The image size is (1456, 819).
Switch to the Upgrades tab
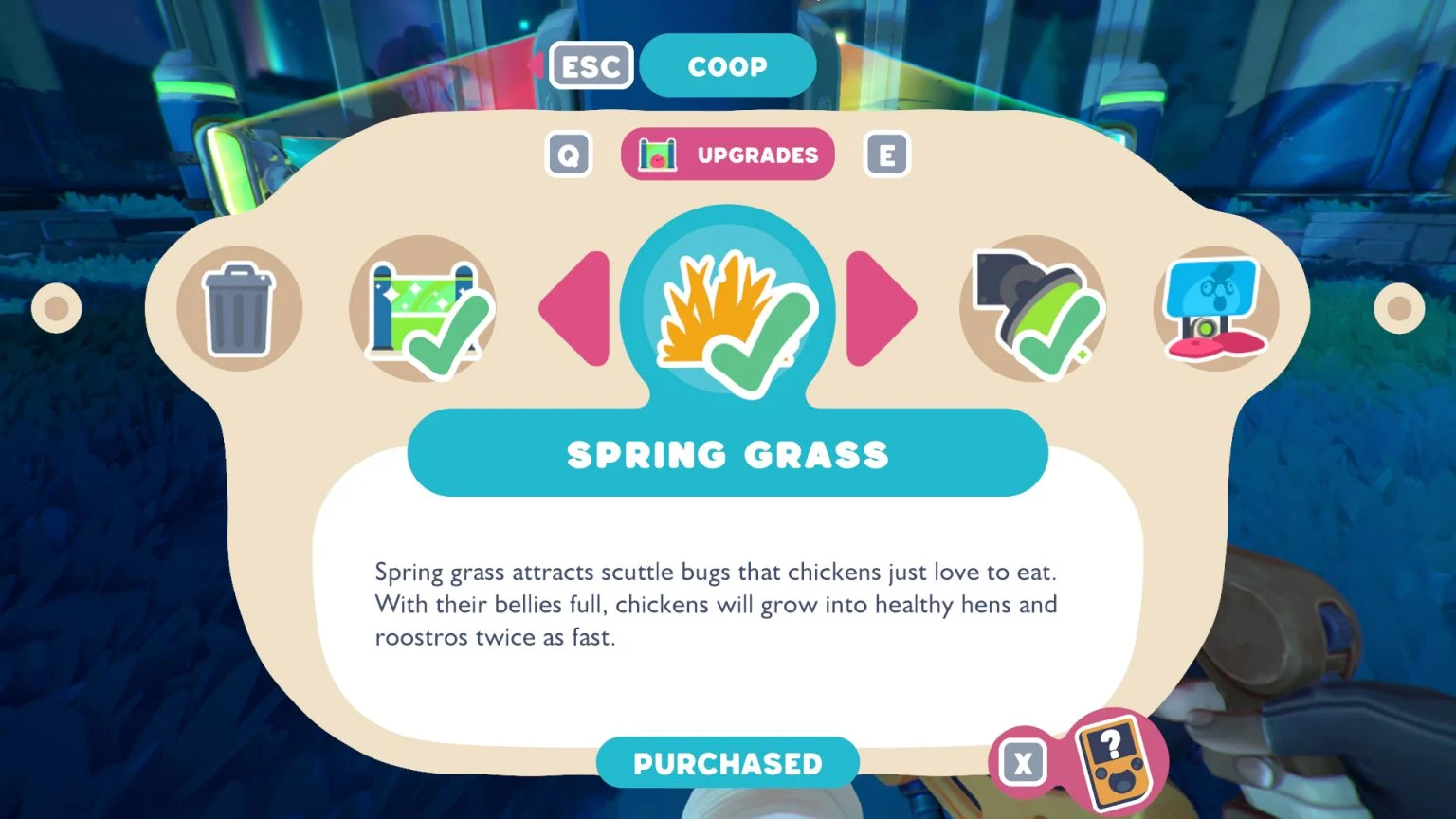758,154
